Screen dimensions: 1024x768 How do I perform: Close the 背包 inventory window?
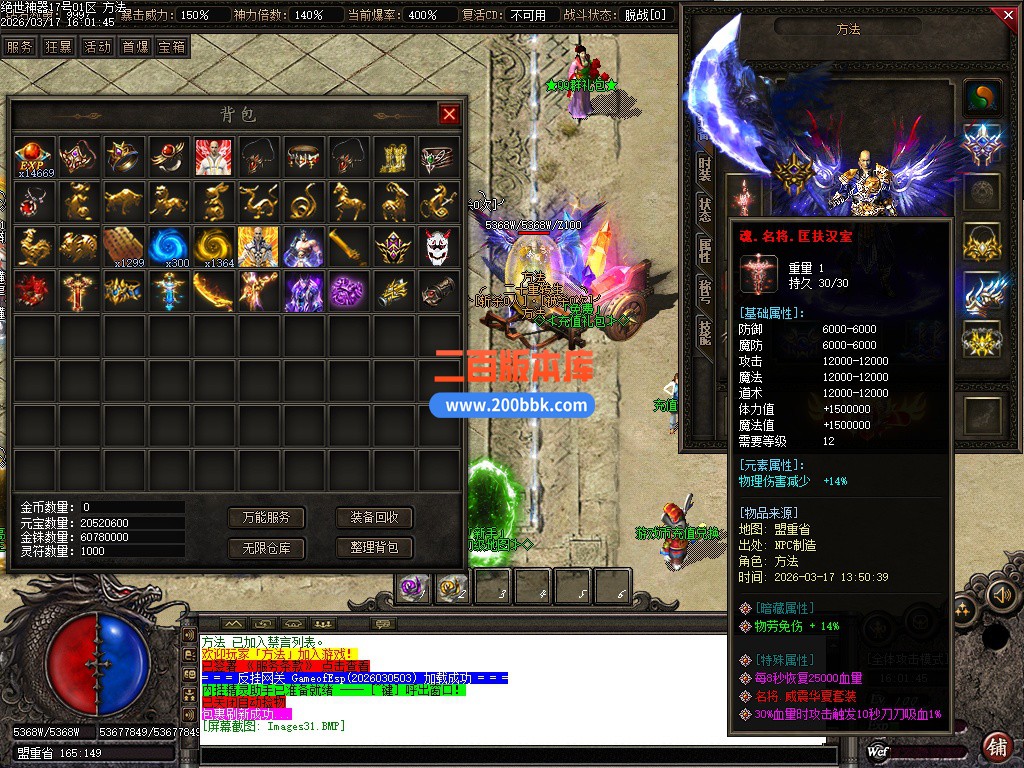tap(449, 114)
